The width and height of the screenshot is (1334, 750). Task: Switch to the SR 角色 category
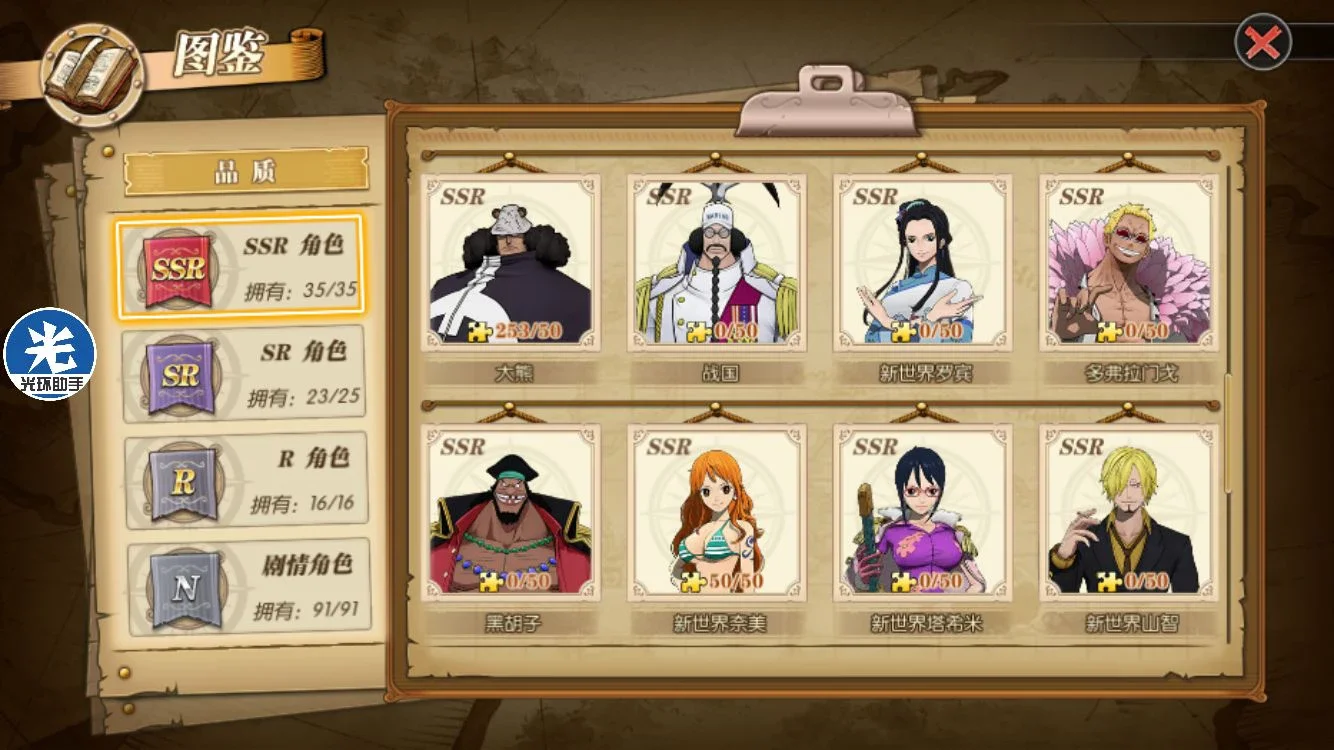[x=243, y=374]
